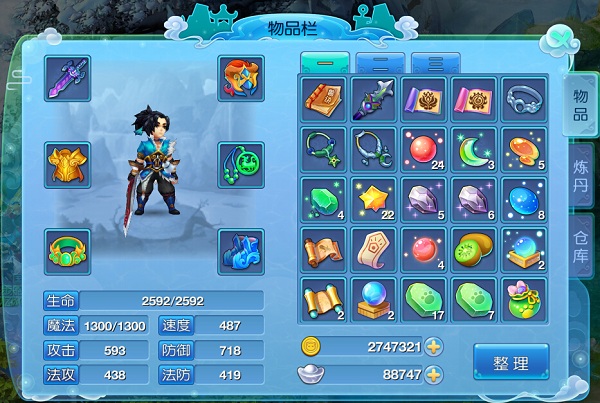Choose the equipped golden armor slot
The width and height of the screenshot is (600, 403).
click(x=68, y=163)
